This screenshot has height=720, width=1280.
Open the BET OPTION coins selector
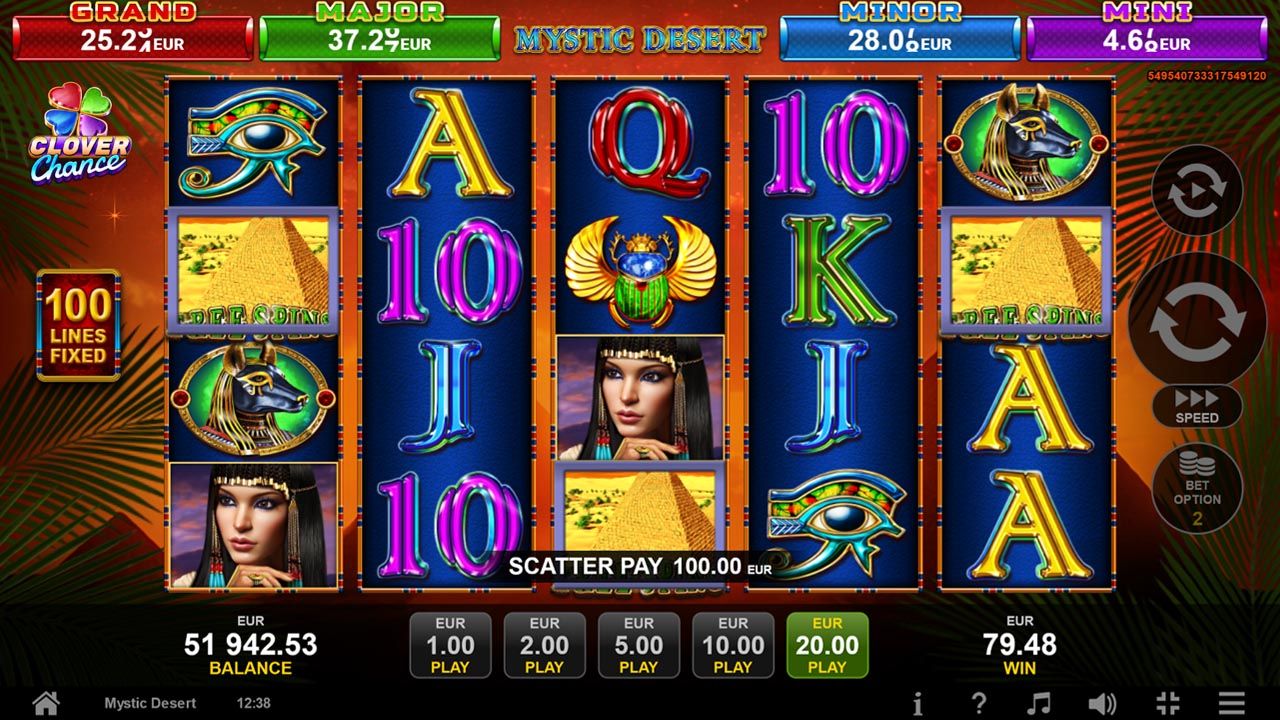coord(1197,490)
